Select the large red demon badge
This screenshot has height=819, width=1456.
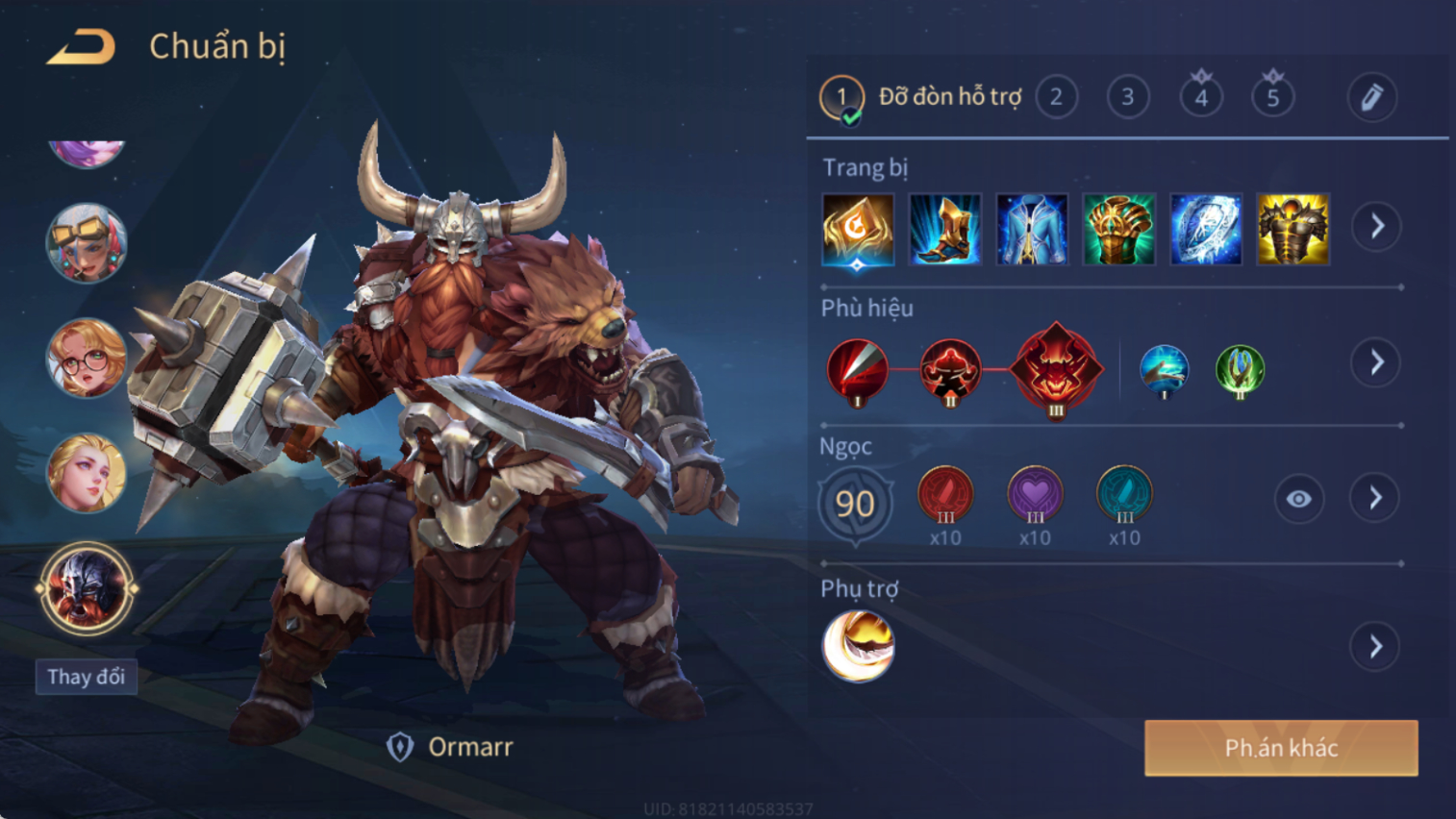[1056, 367]
